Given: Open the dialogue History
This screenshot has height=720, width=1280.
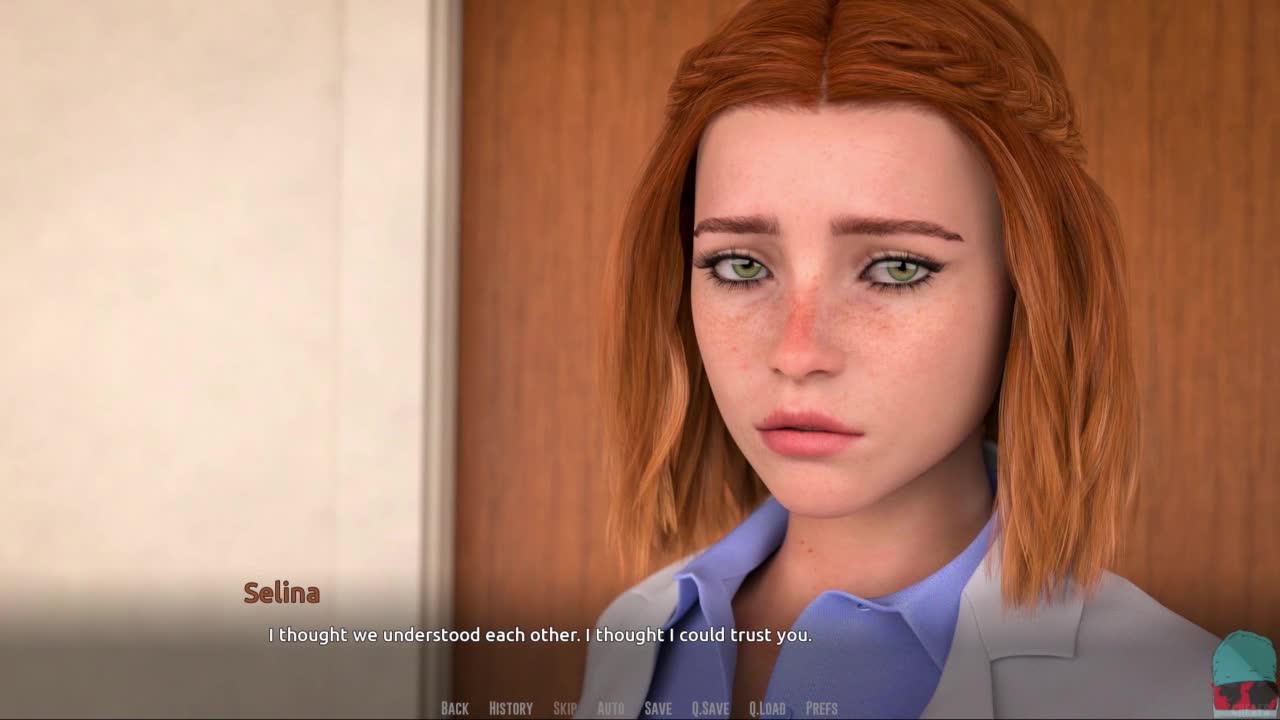Looking at the screenshot, I should tap(510, 708).
